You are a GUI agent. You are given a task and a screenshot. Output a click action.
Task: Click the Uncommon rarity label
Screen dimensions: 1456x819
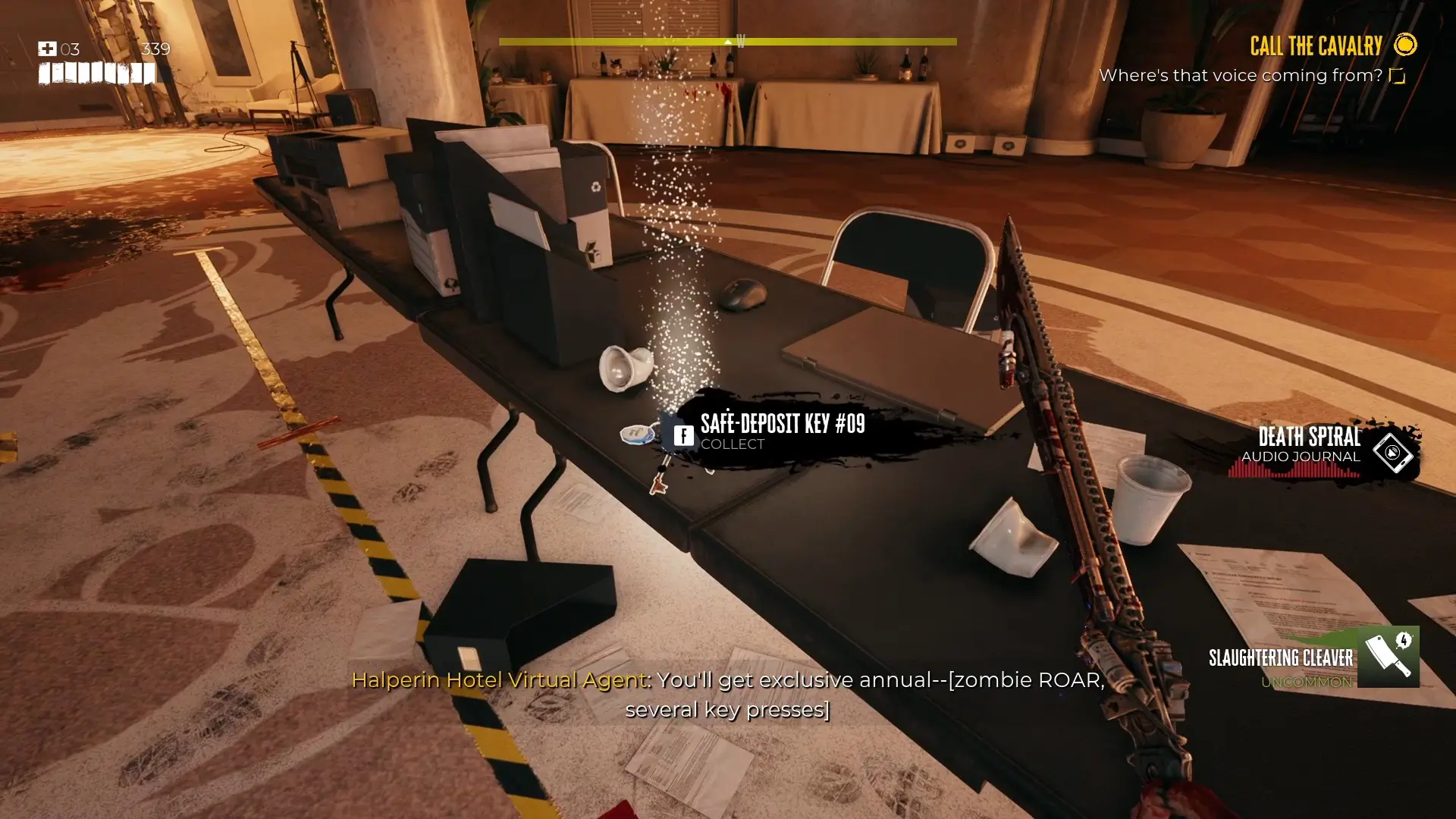click(1307, 682)
